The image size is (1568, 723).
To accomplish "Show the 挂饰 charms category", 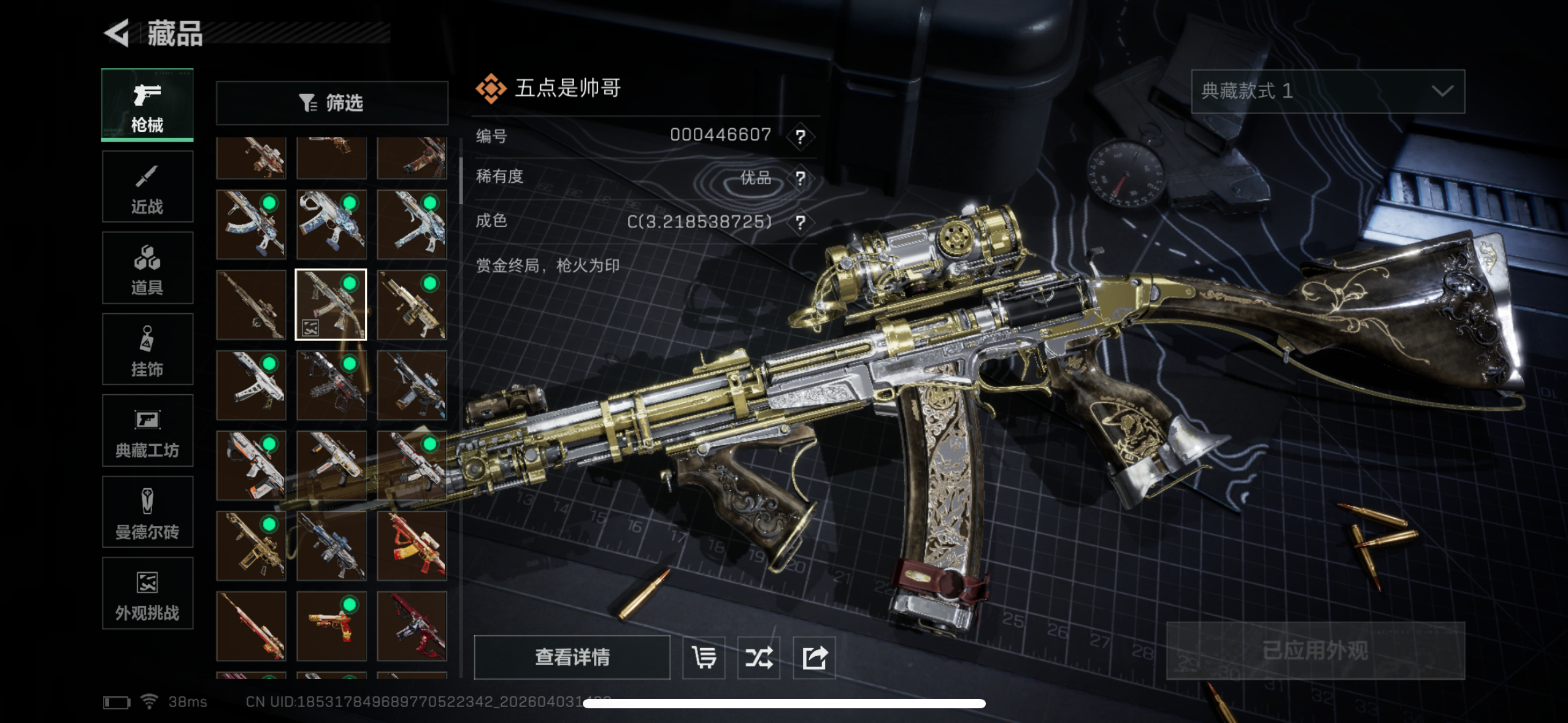I will pos(147,350).
